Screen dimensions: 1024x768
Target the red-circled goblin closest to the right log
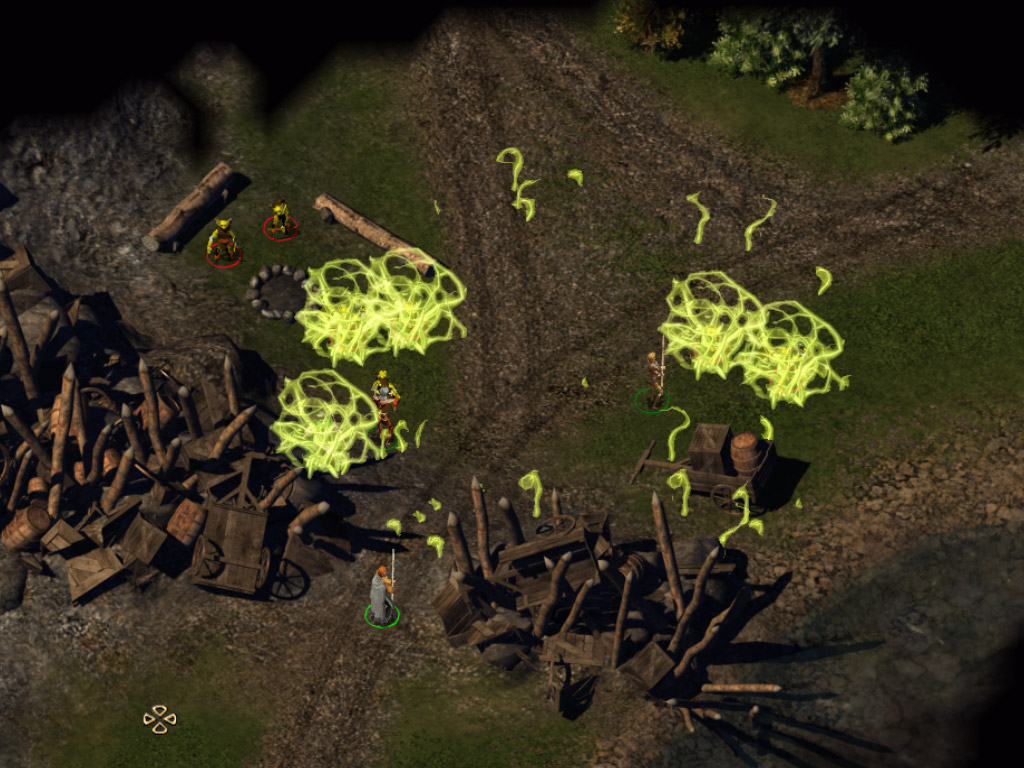pos(280,219)
